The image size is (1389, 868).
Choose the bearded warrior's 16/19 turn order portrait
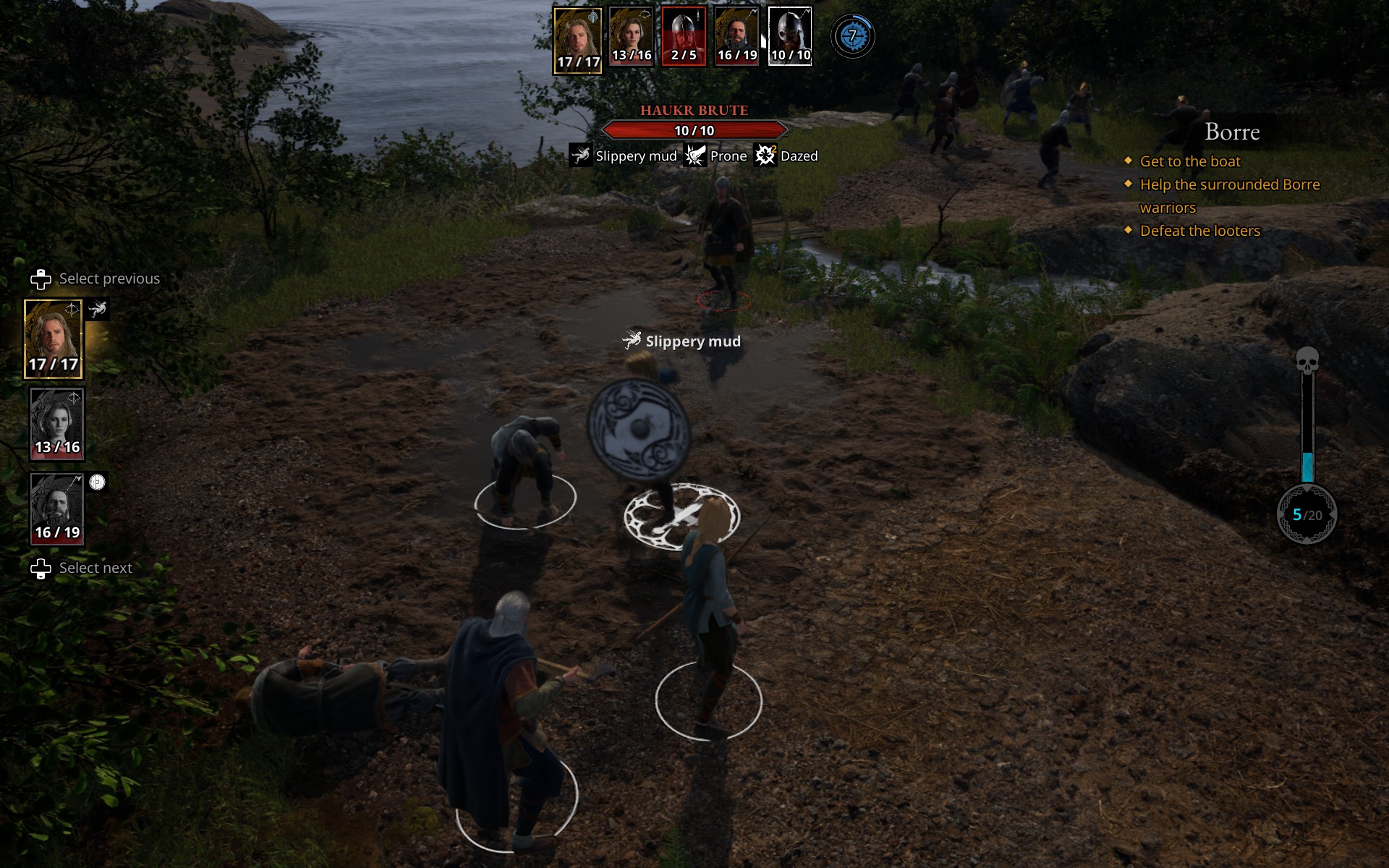(736, 36)
